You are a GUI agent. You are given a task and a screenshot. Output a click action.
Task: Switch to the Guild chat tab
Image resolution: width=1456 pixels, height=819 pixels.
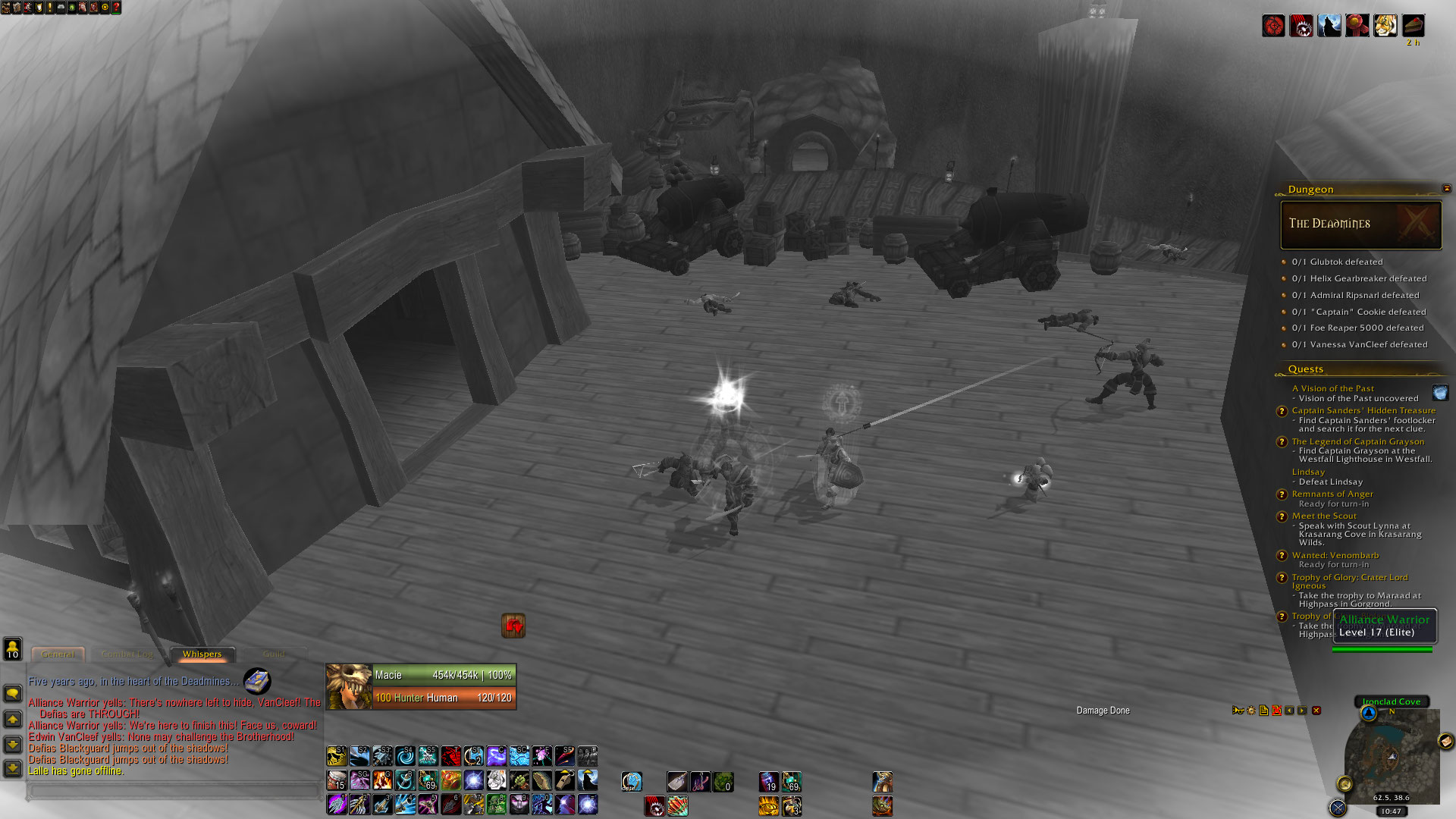(x=274, y=654)
